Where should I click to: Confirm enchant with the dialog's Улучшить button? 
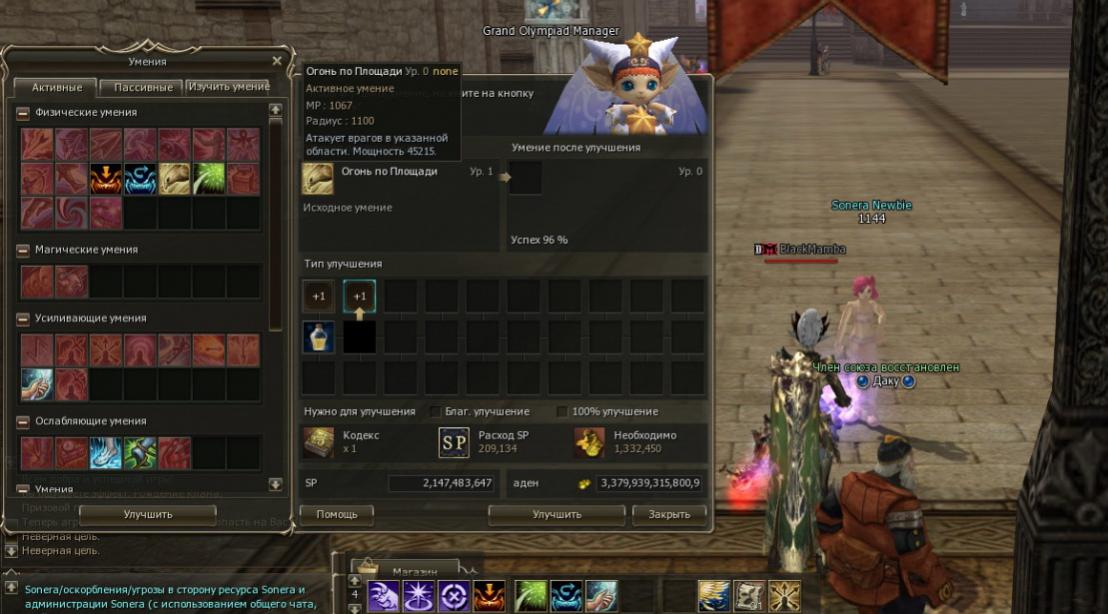(557, 514)
